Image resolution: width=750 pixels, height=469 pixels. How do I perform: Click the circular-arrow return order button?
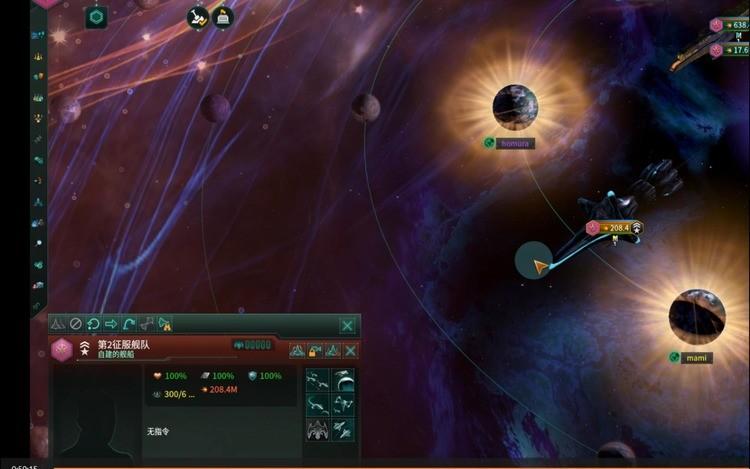click(93, 324)
